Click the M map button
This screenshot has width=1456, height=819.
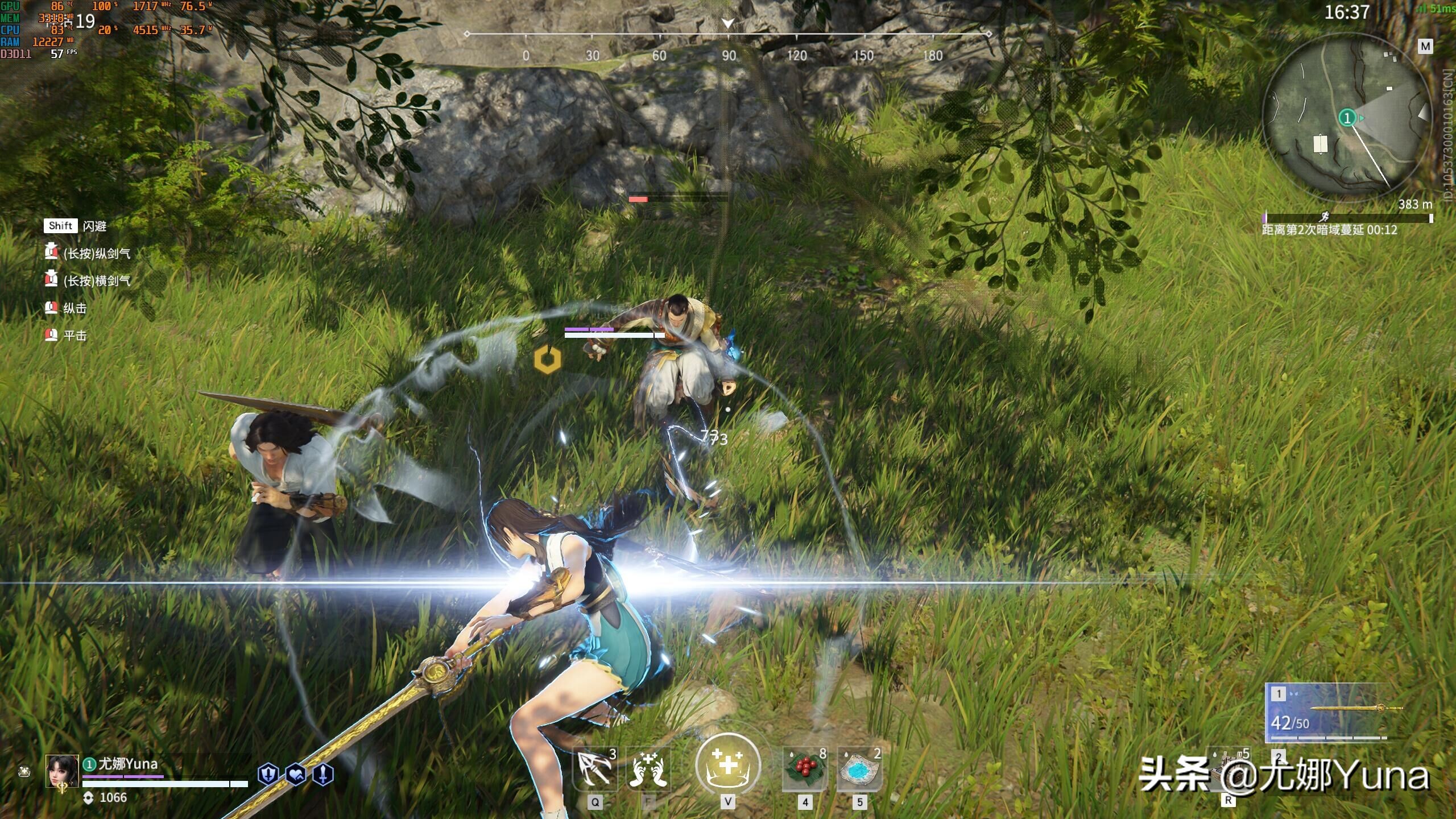tap(1425, 47)
